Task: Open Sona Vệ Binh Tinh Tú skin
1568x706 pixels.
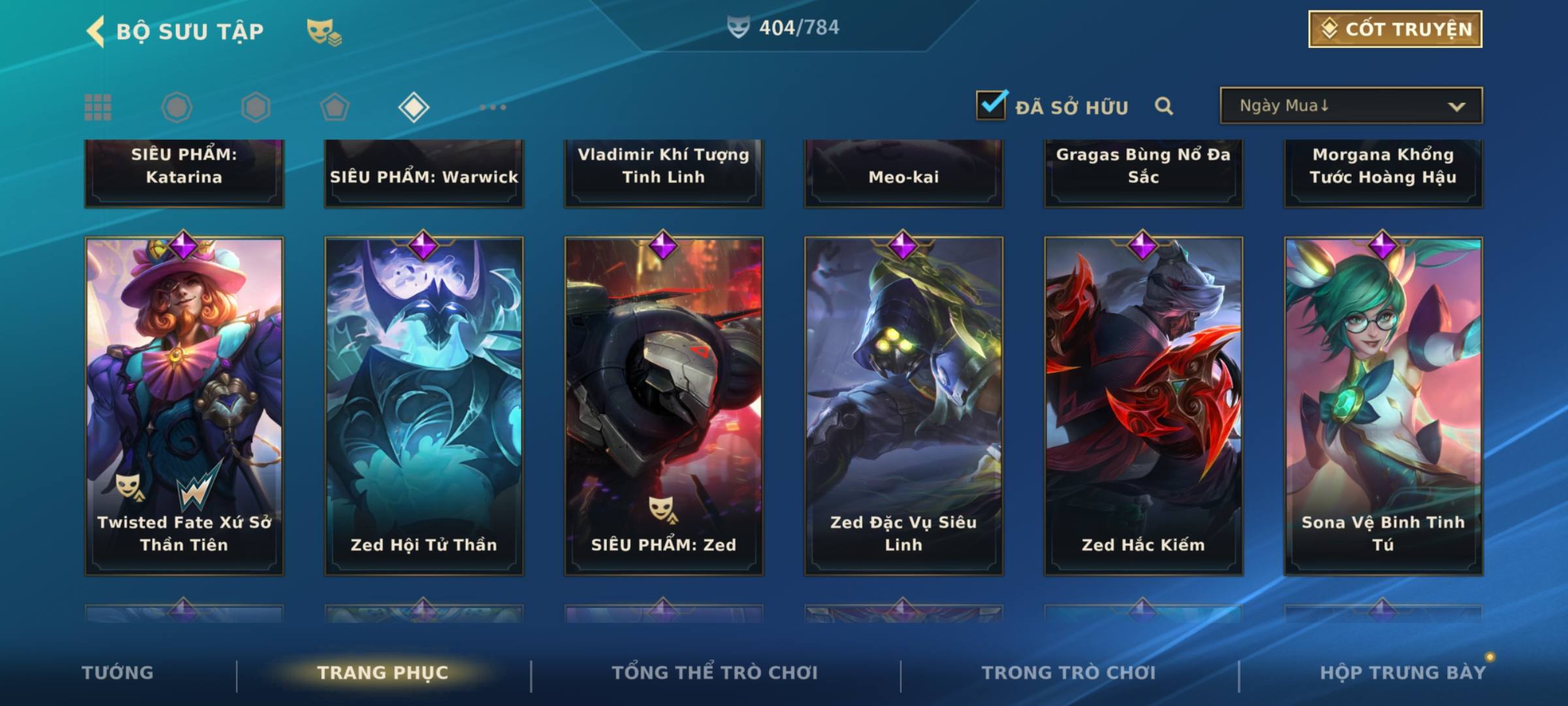Action: (x=1383, y=405)
